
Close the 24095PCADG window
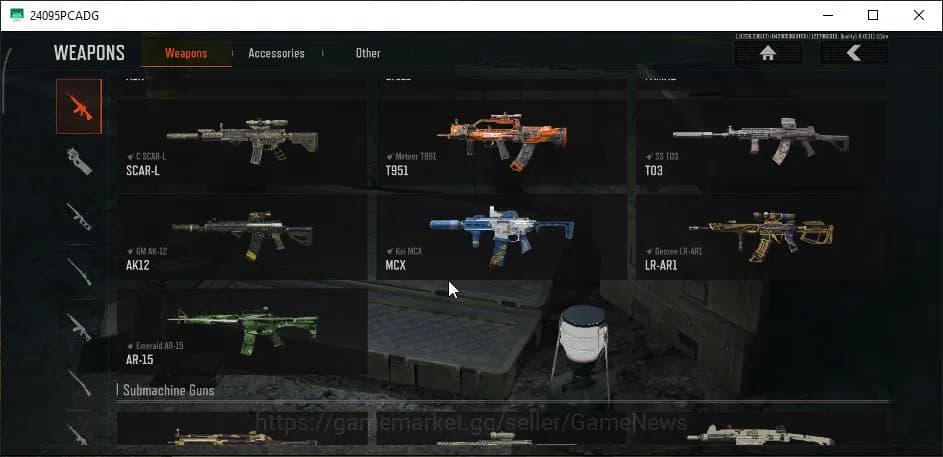(919, 15)
